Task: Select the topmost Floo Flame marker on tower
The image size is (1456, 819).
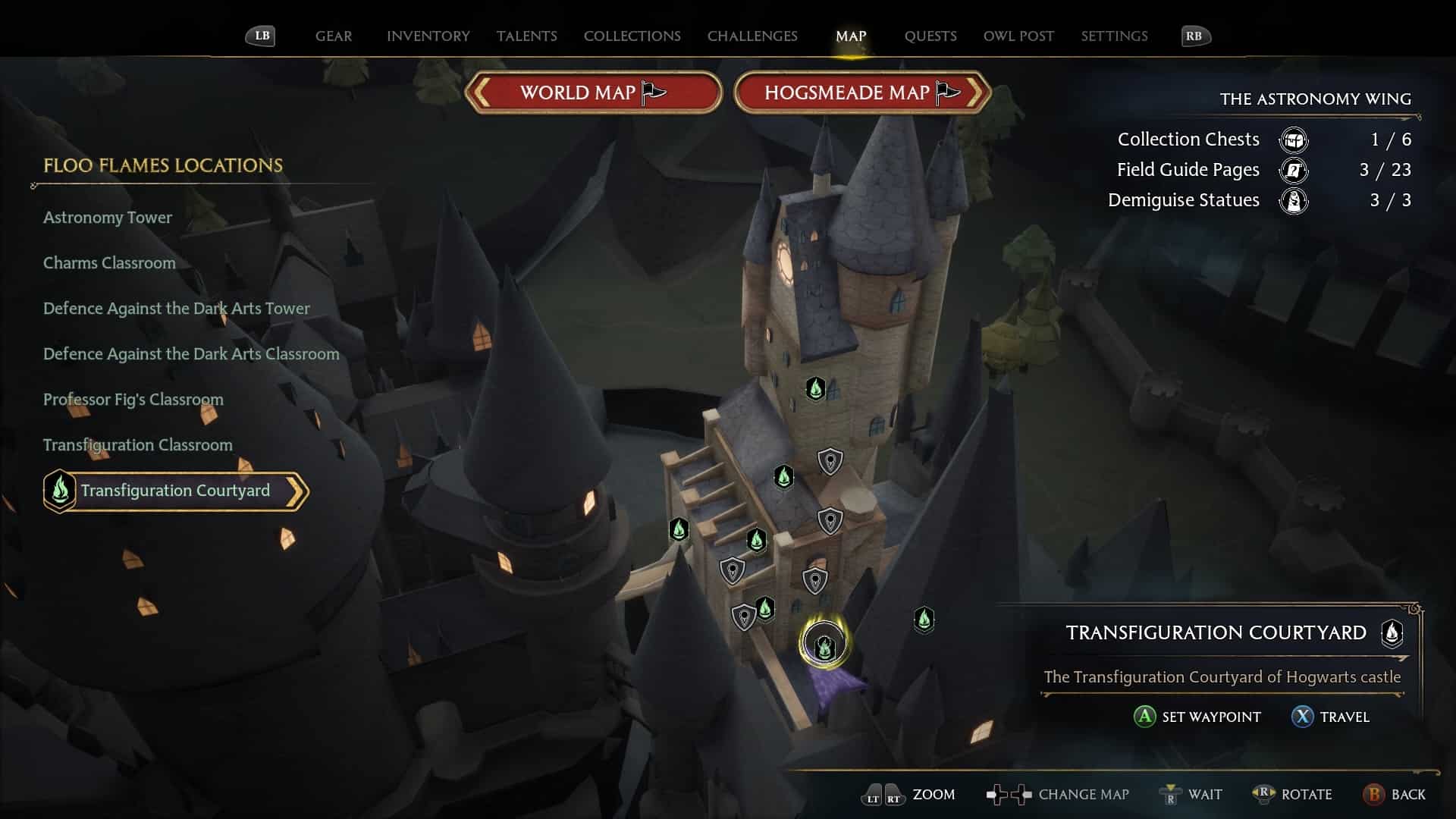Action: click(815, 389)
